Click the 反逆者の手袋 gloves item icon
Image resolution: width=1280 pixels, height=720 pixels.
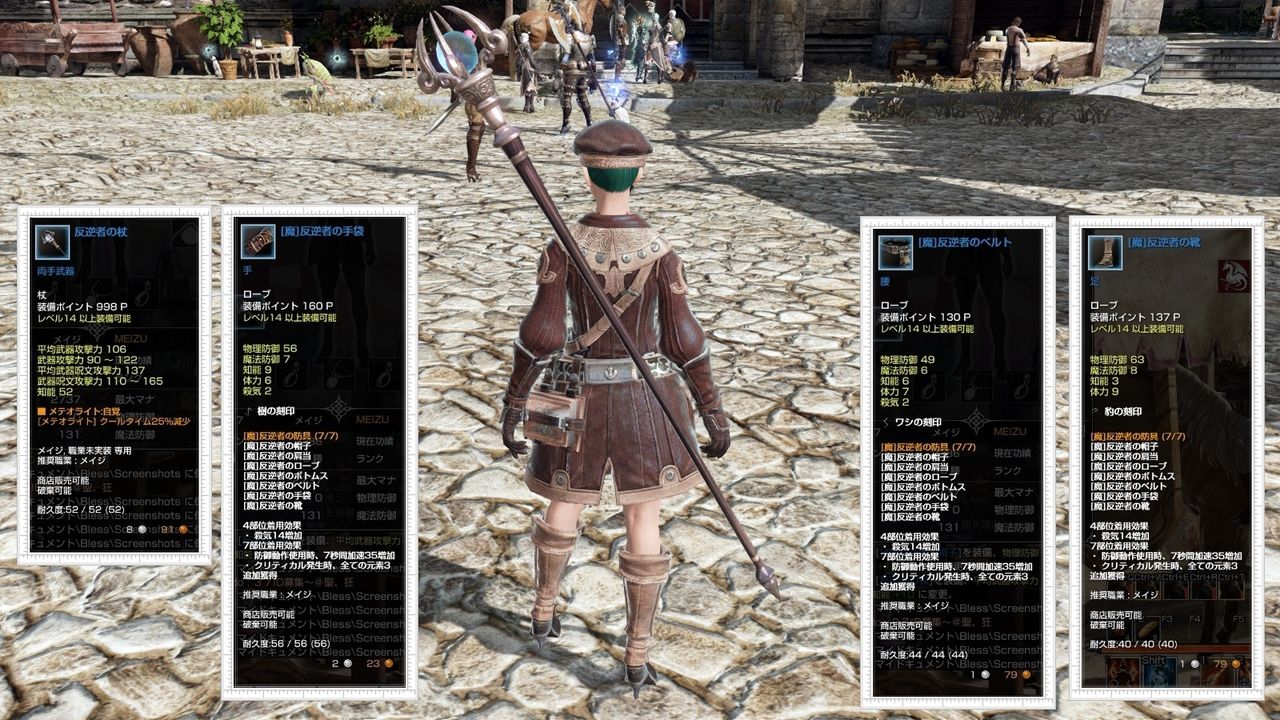257,242
